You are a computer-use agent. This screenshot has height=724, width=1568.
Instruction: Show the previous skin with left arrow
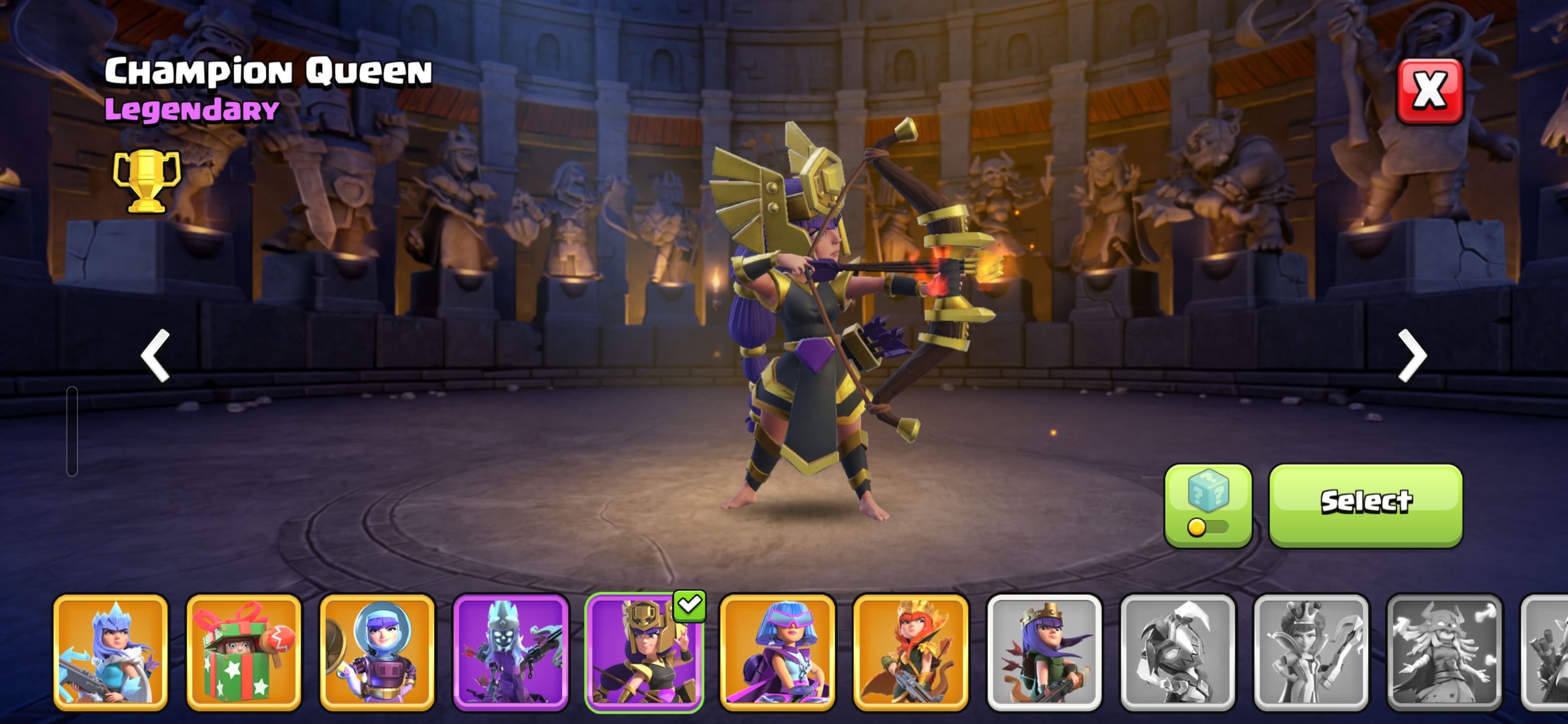[155, 355]
